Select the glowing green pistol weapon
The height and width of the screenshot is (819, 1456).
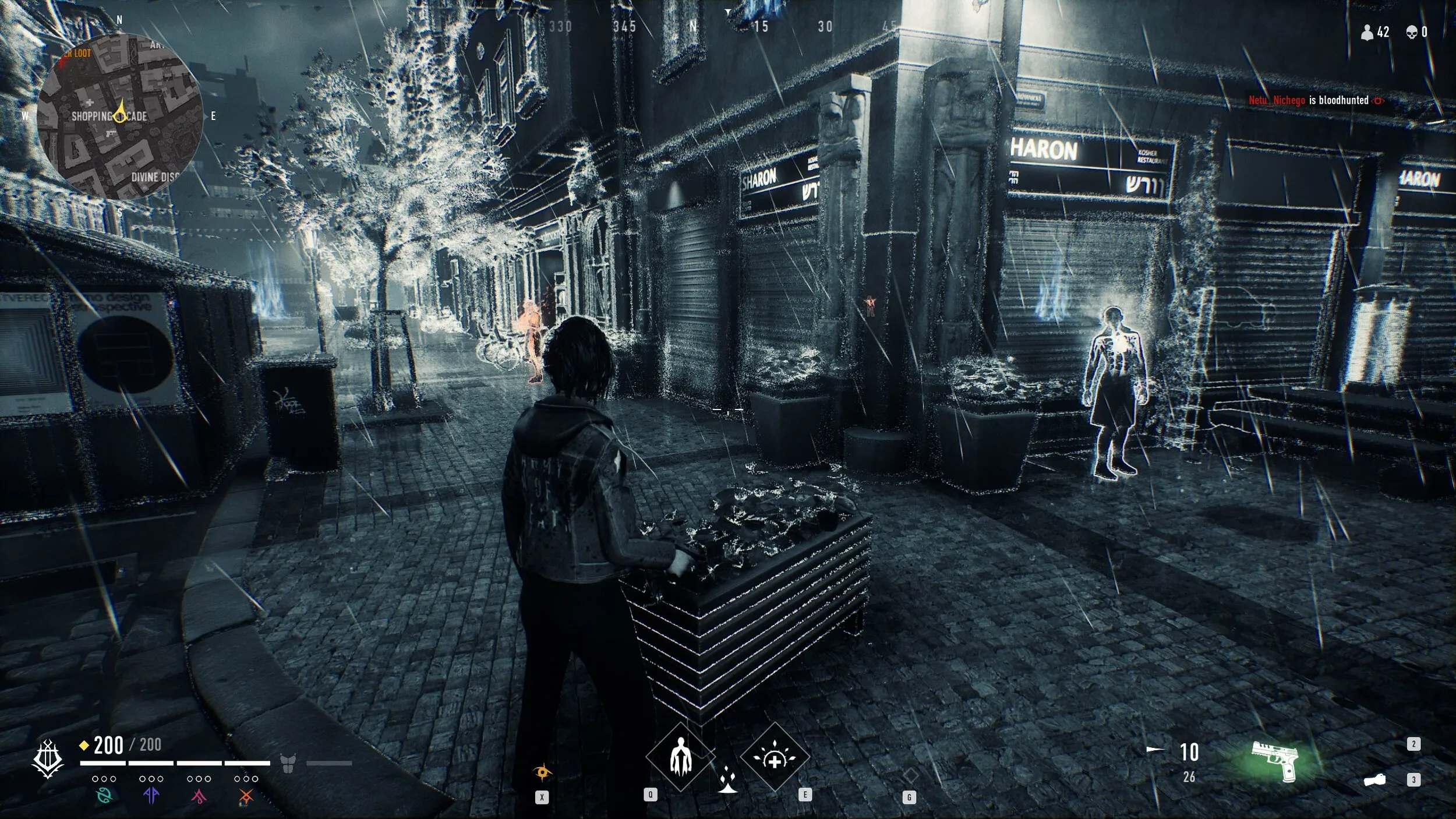coord(1276,760)
